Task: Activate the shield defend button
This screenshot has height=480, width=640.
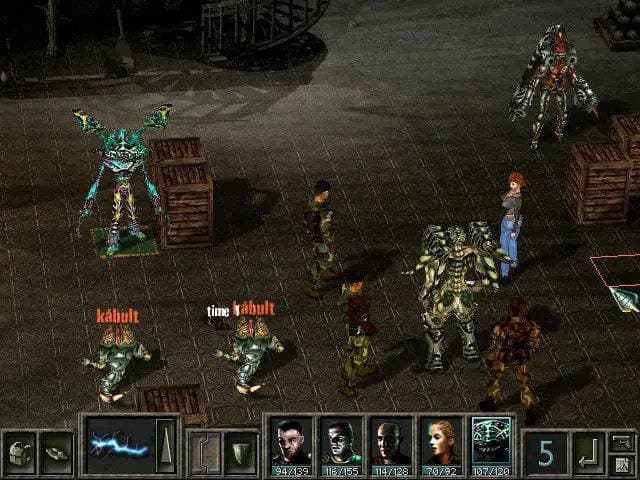Action: click(x=240, y=452)
